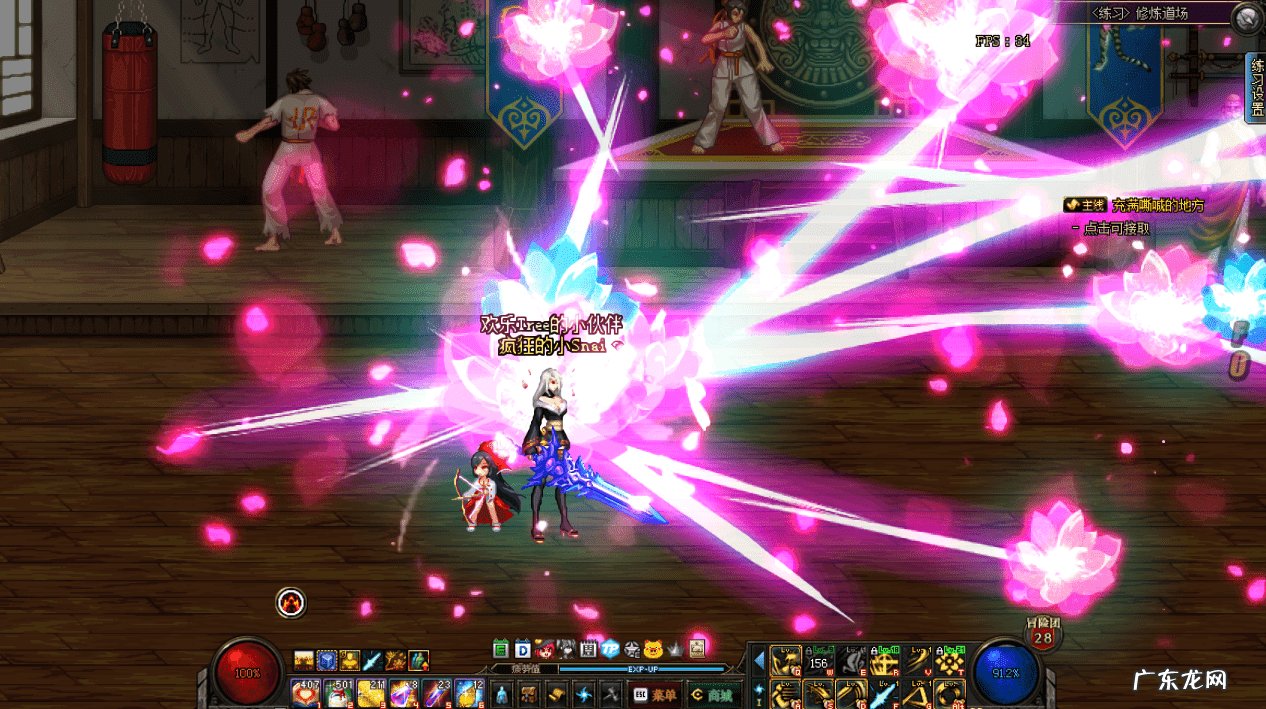
Task: Use the heart potion in slot 1
Action: 305,692
